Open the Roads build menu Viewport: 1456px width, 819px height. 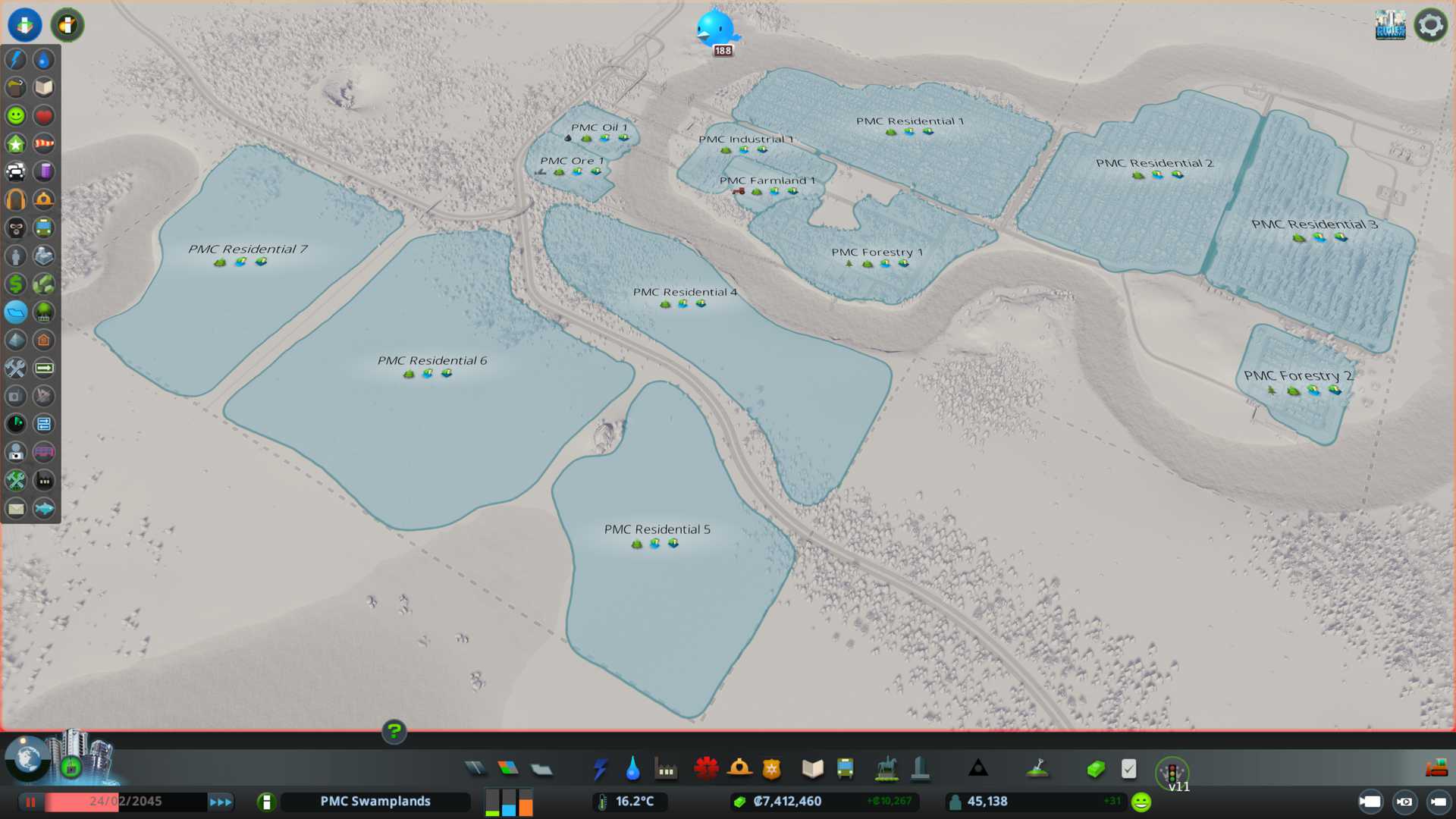click(x=475, y=769)
